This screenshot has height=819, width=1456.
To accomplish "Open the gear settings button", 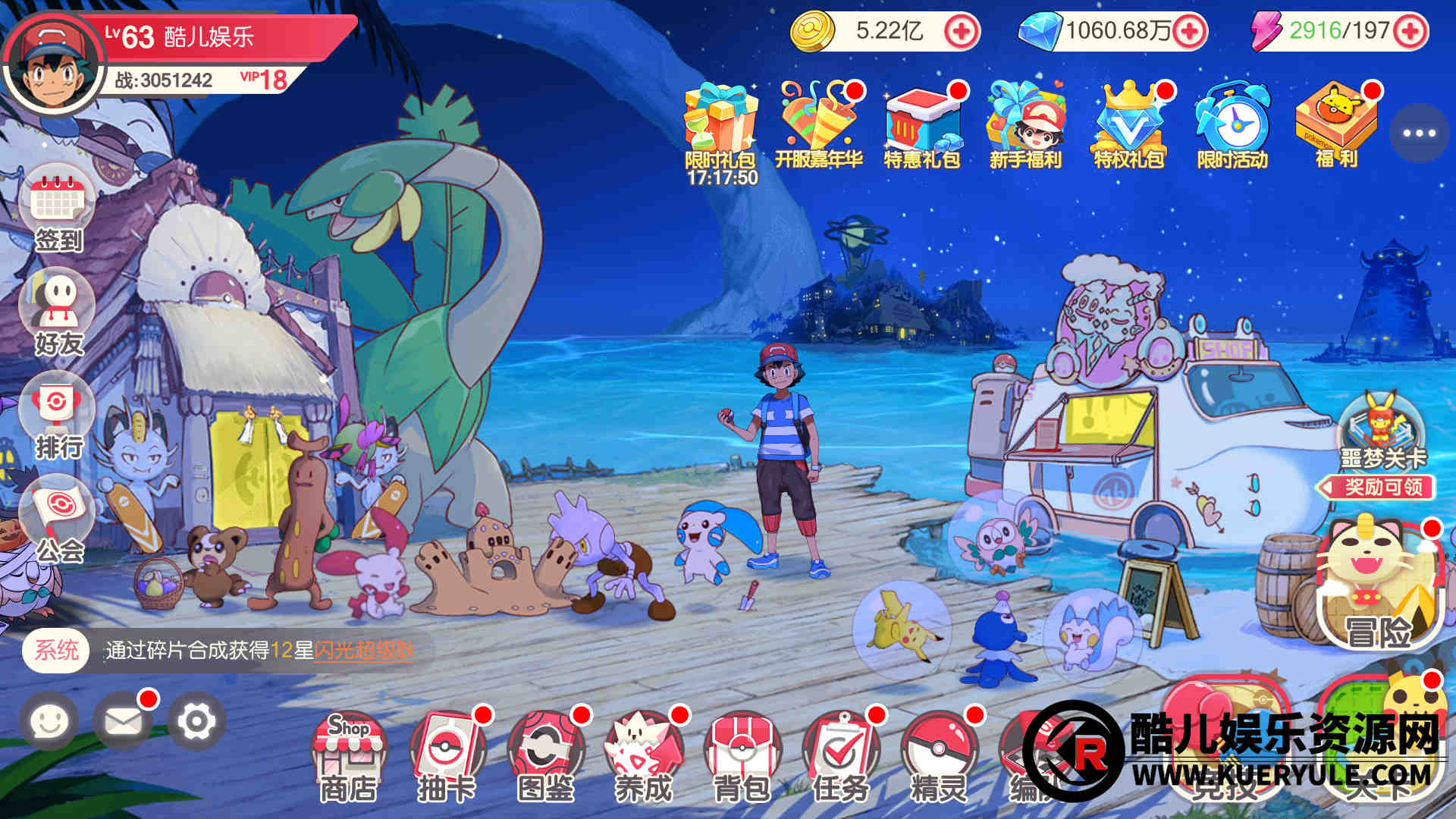I will coord(196,721).
